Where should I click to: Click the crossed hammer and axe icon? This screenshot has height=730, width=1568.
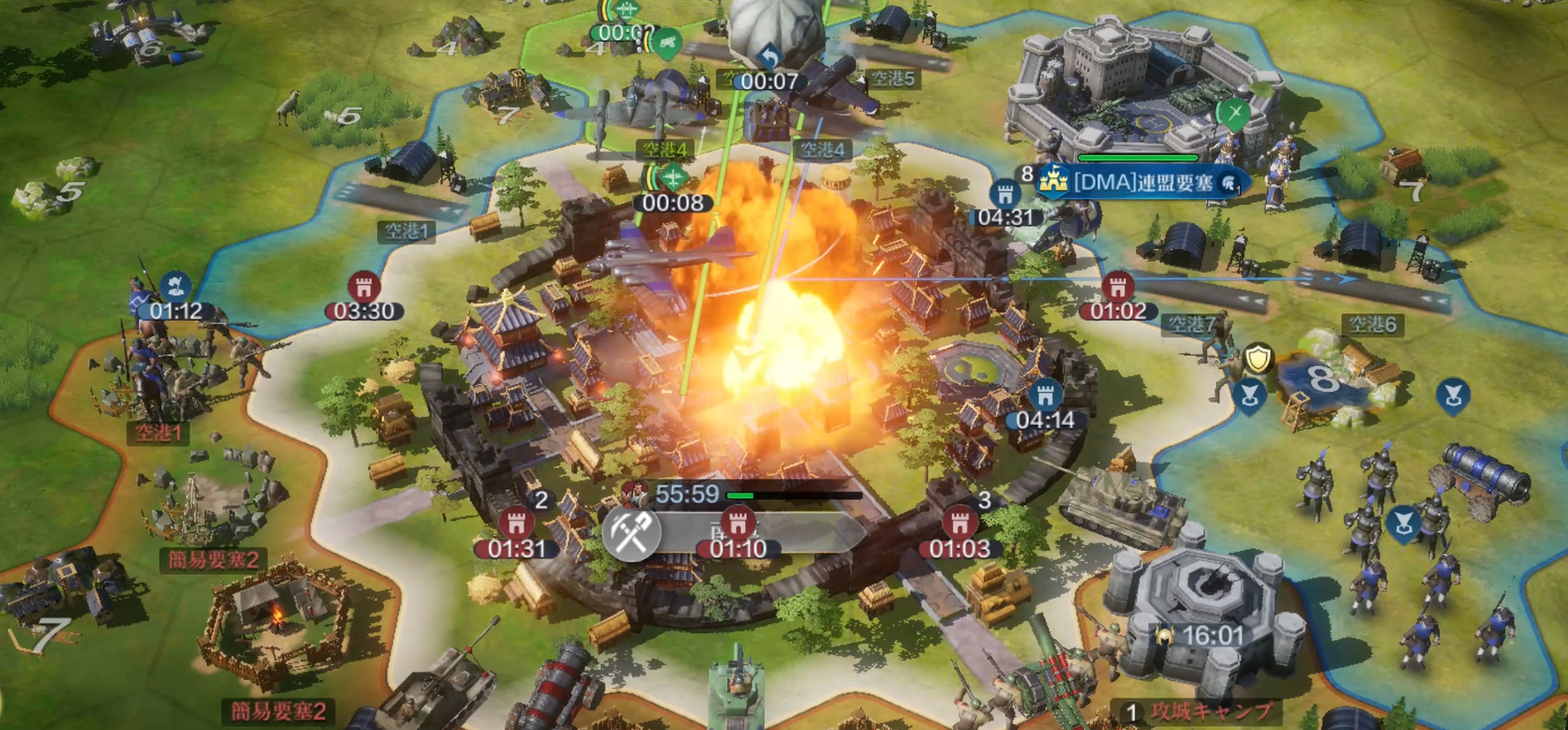(x=631, y=533)
